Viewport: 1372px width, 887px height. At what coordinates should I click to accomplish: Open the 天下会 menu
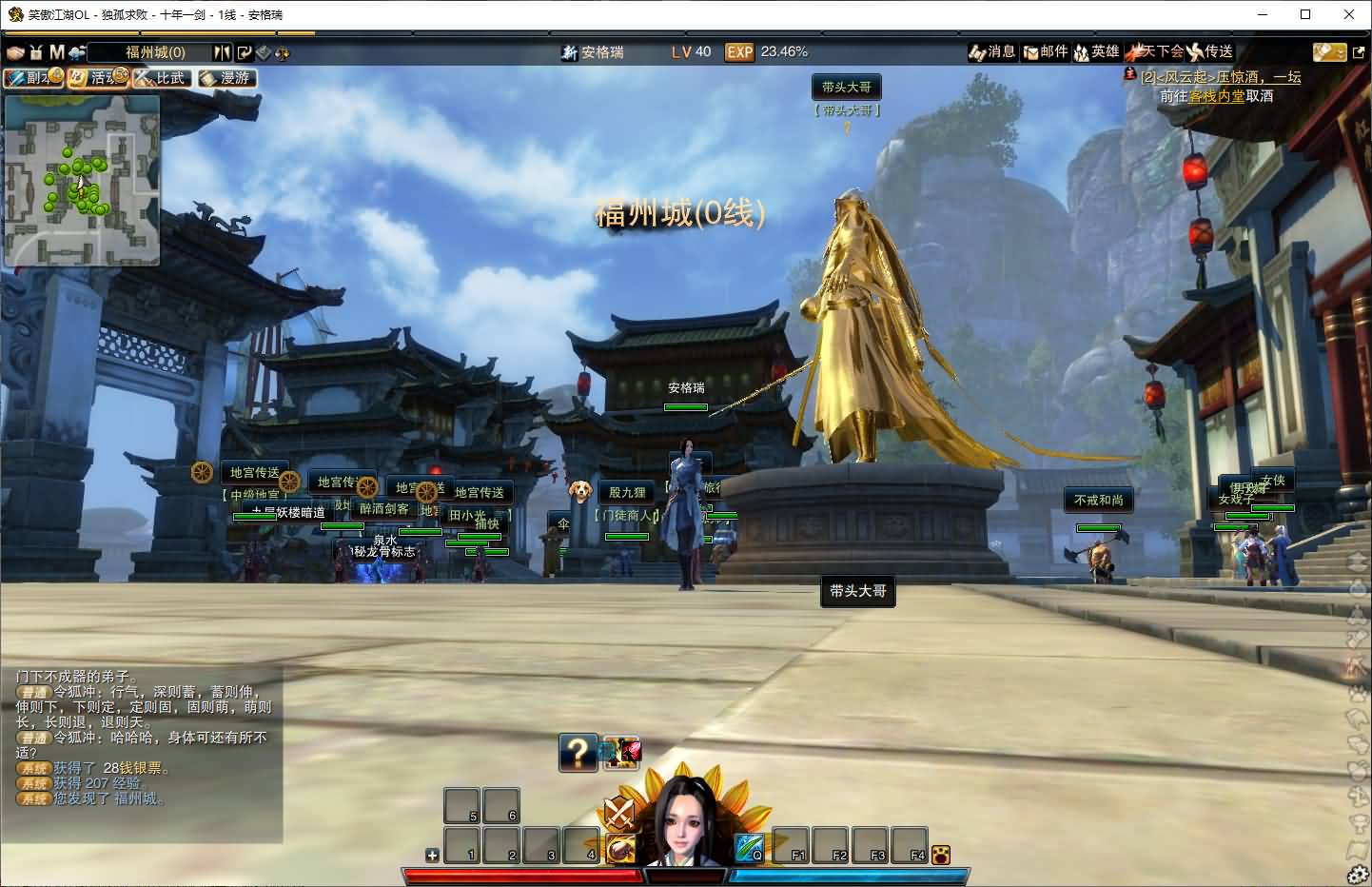click(1153, 52)
